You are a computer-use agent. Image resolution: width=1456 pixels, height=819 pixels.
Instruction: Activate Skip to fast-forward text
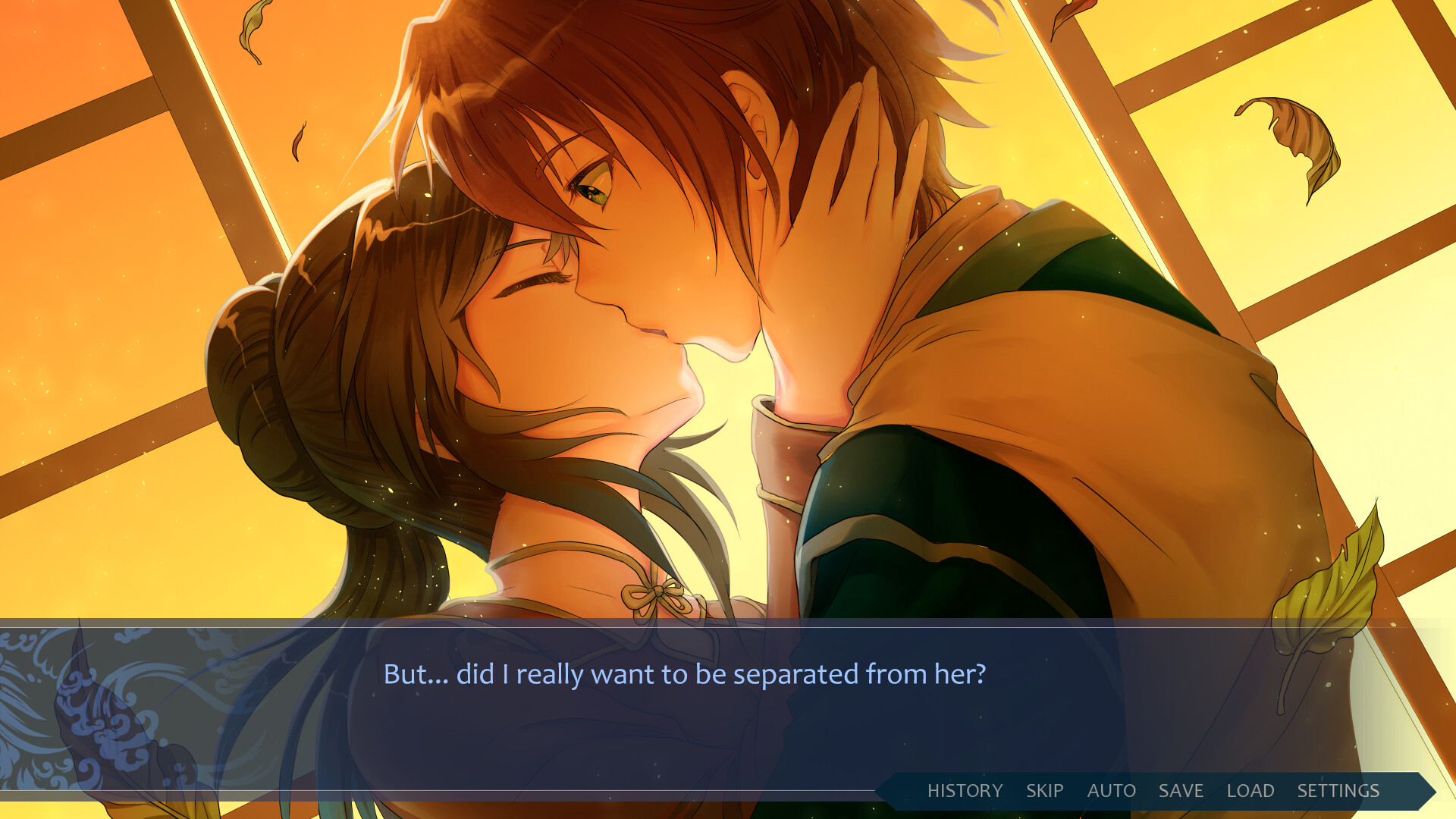click(1044, 791)
